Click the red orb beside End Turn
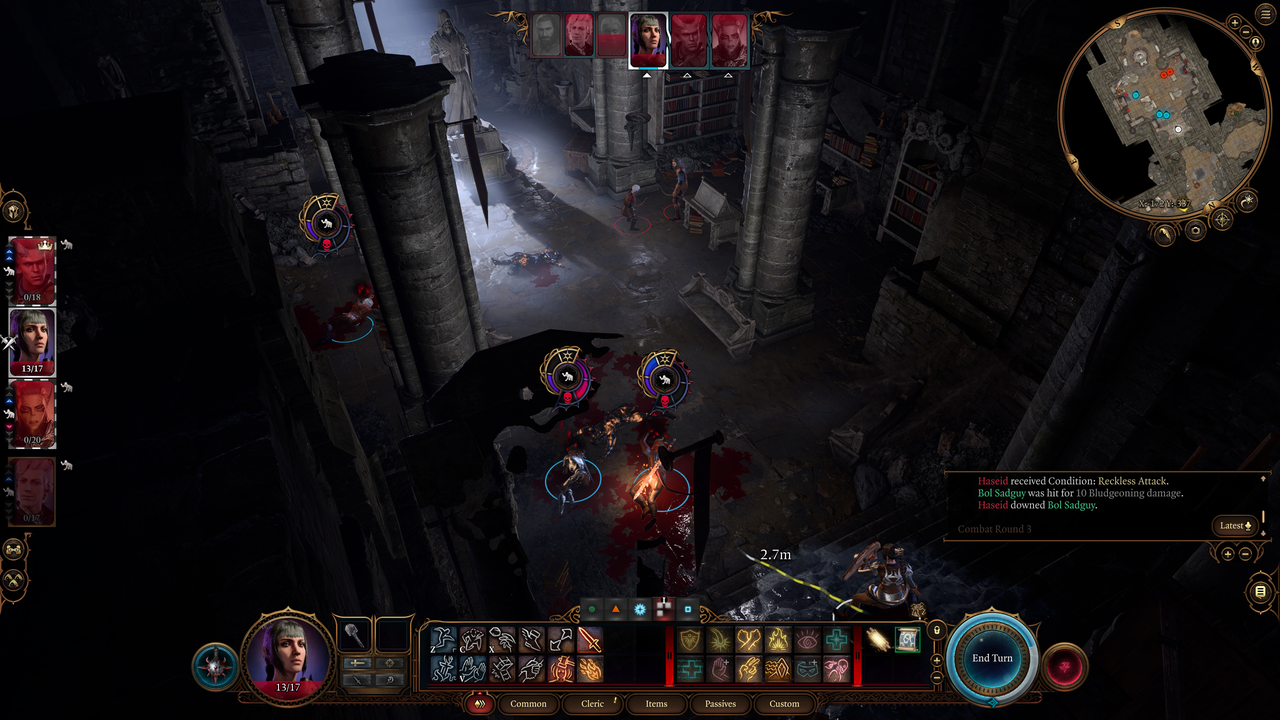Screen dimensions: 1280x720 coord(1064,667)
